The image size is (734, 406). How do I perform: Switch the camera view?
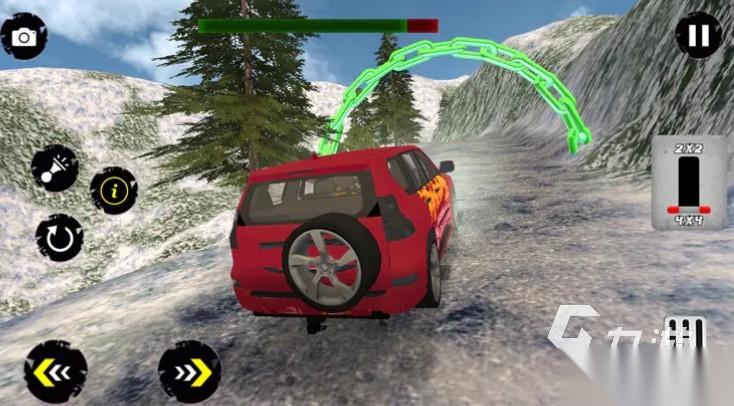(23, 36)
